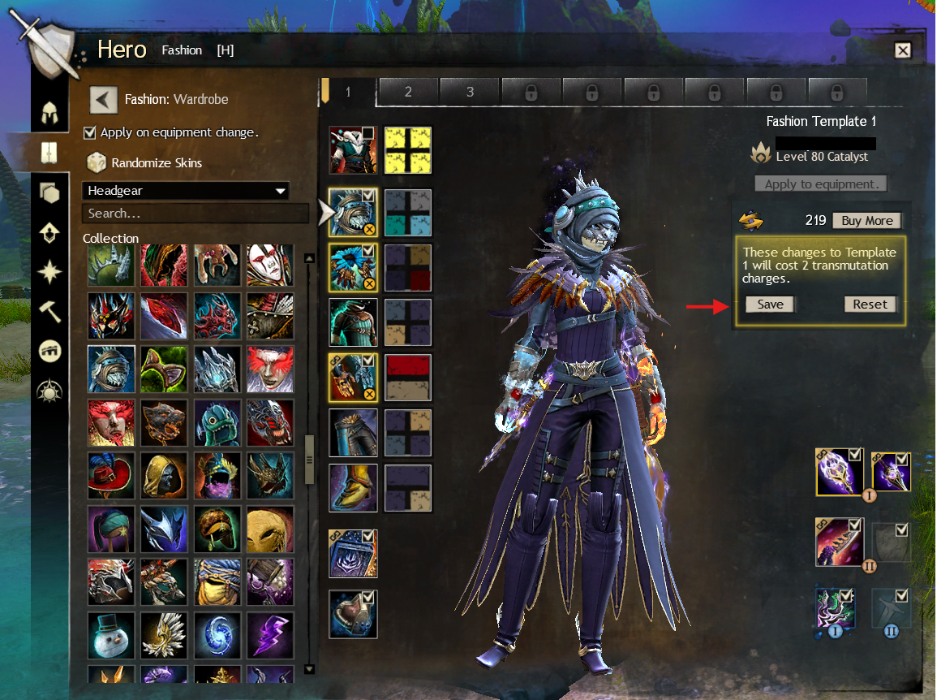Screen dimensions: 936x700
Task: Click the wardrobe Search field
Action: coord(195,213)
